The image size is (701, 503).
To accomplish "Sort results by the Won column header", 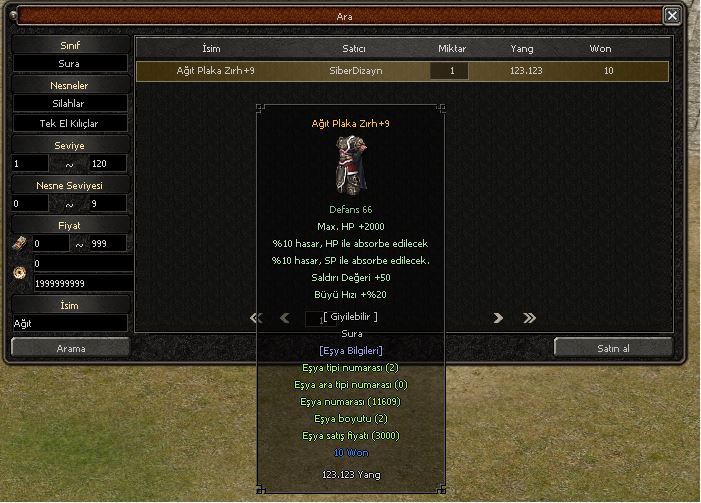I will [x=601, y=48].
